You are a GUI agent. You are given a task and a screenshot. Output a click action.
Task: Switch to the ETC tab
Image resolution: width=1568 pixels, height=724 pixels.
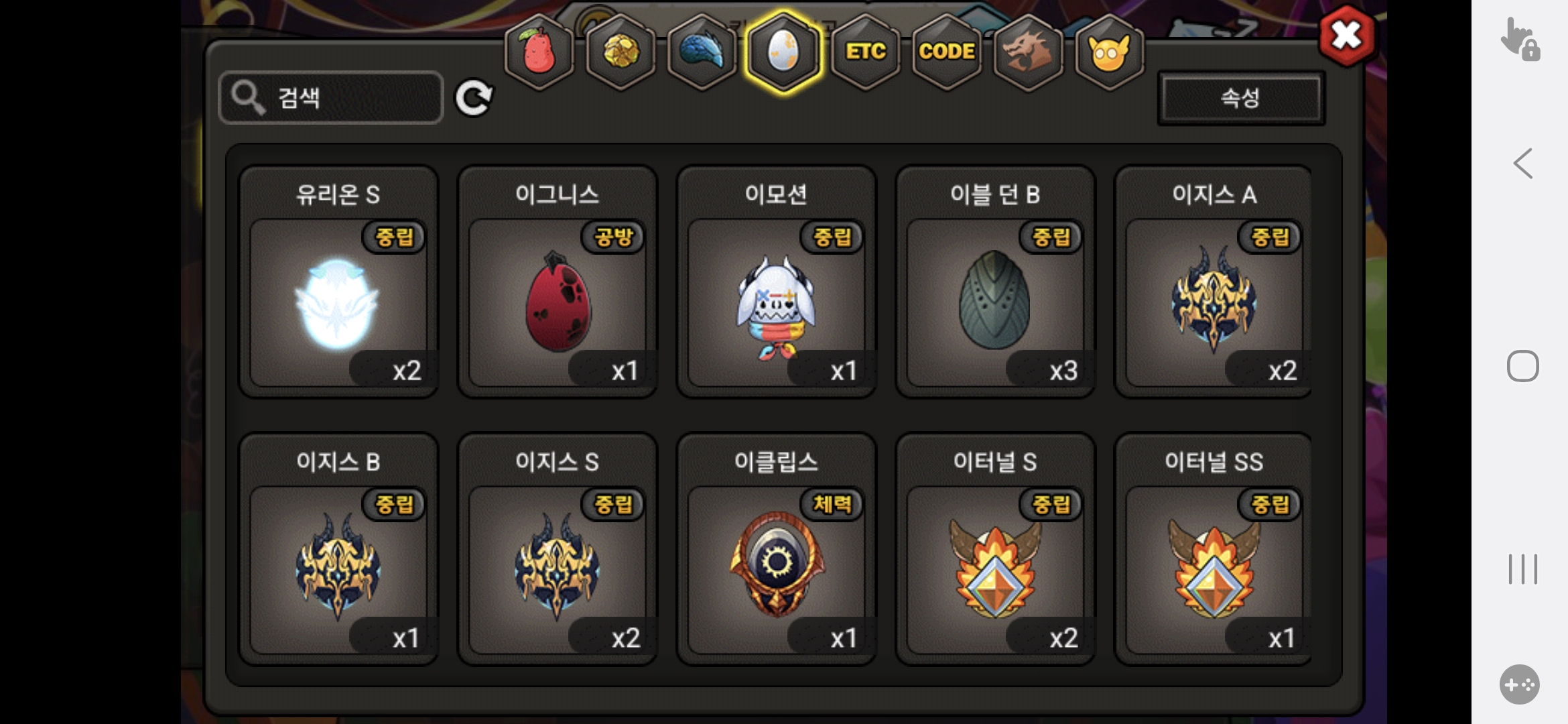865,52
